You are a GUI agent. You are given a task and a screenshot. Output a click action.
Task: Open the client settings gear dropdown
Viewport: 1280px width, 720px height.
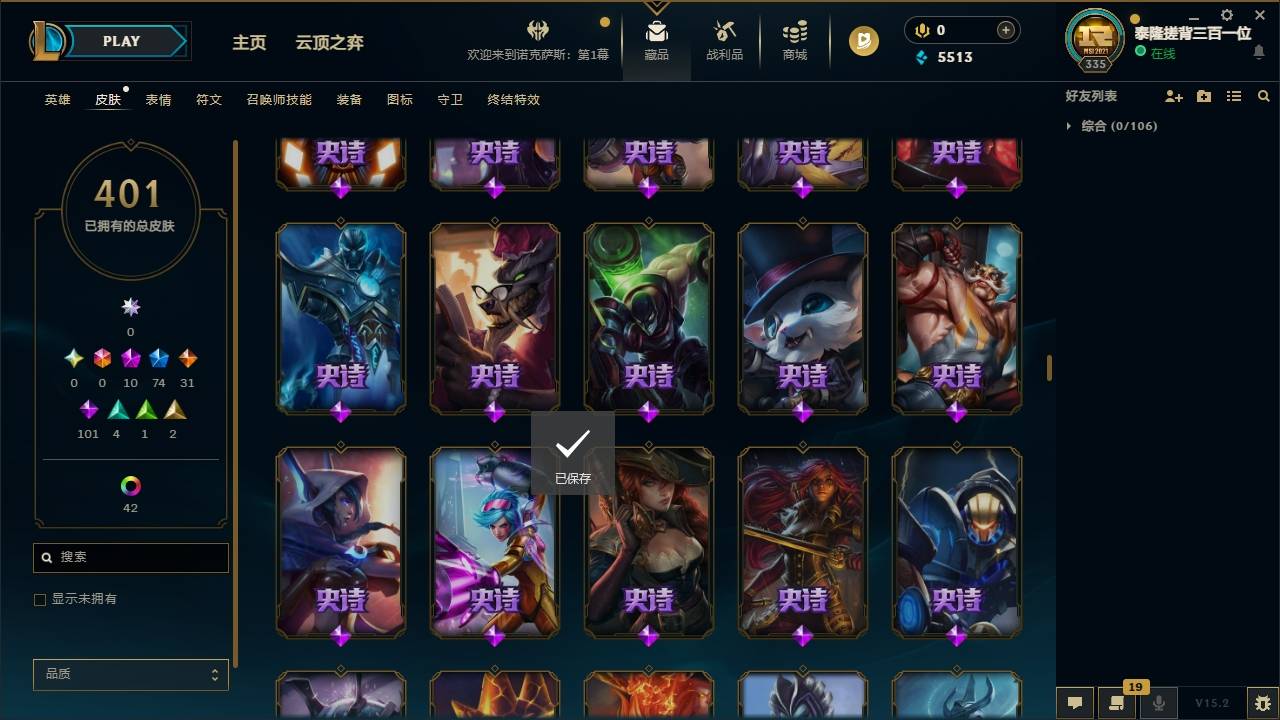pyautogui.click(x=1225, y=15)
